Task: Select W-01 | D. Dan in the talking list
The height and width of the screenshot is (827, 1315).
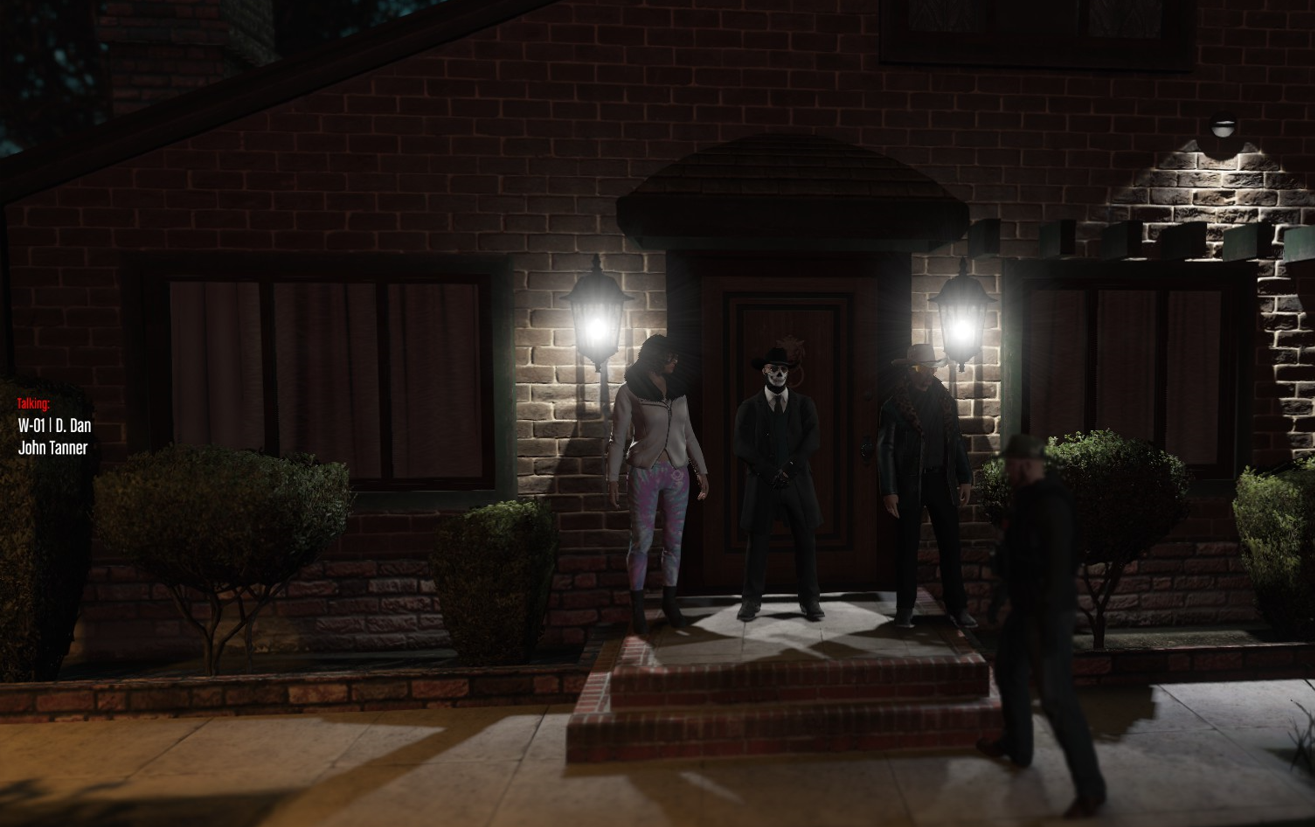Action: coord(54,425)
